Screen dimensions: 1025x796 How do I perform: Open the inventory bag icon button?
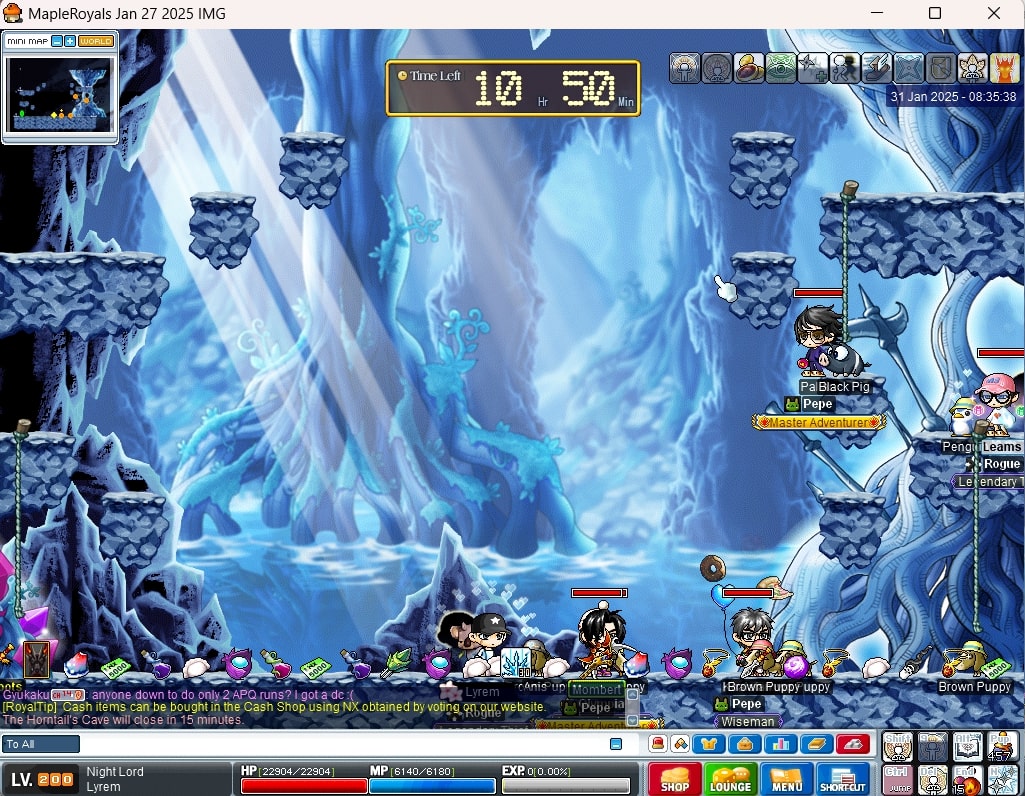745,744
